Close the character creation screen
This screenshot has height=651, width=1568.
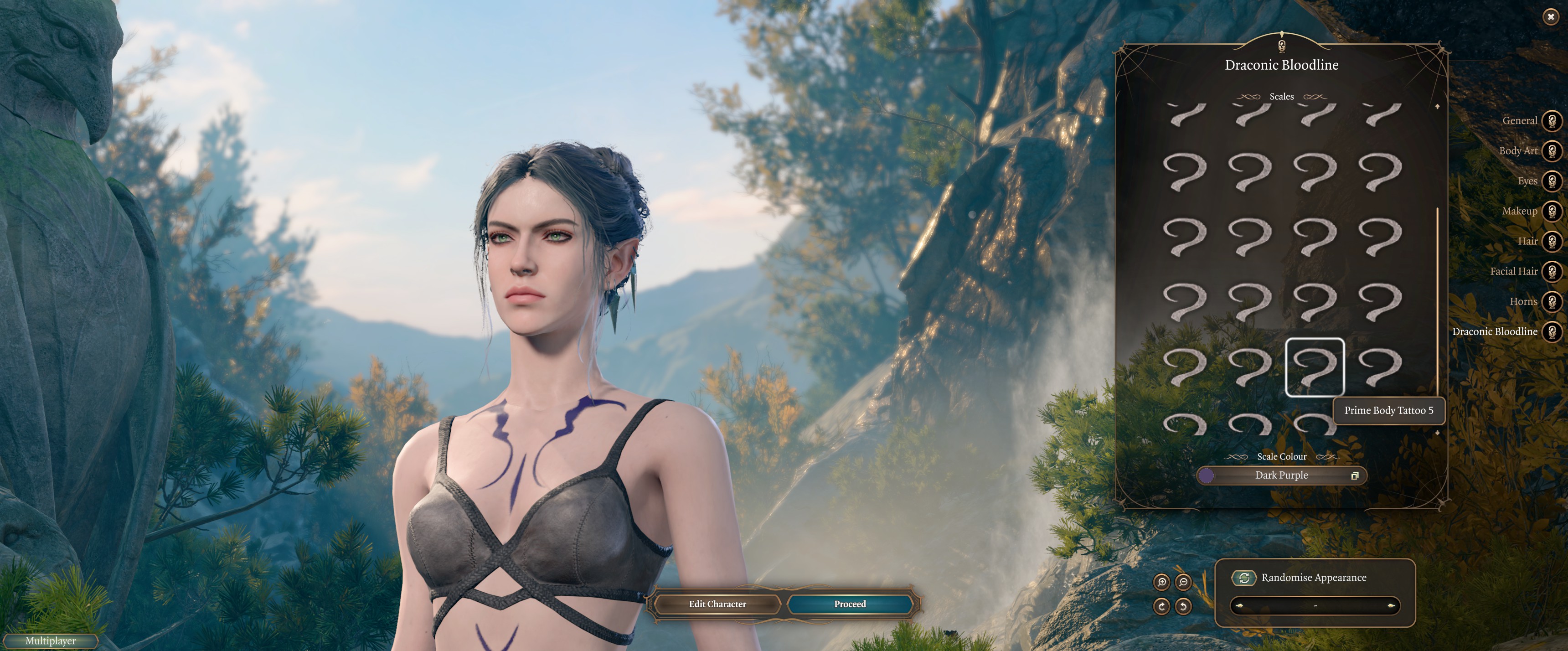(1550, 17)
